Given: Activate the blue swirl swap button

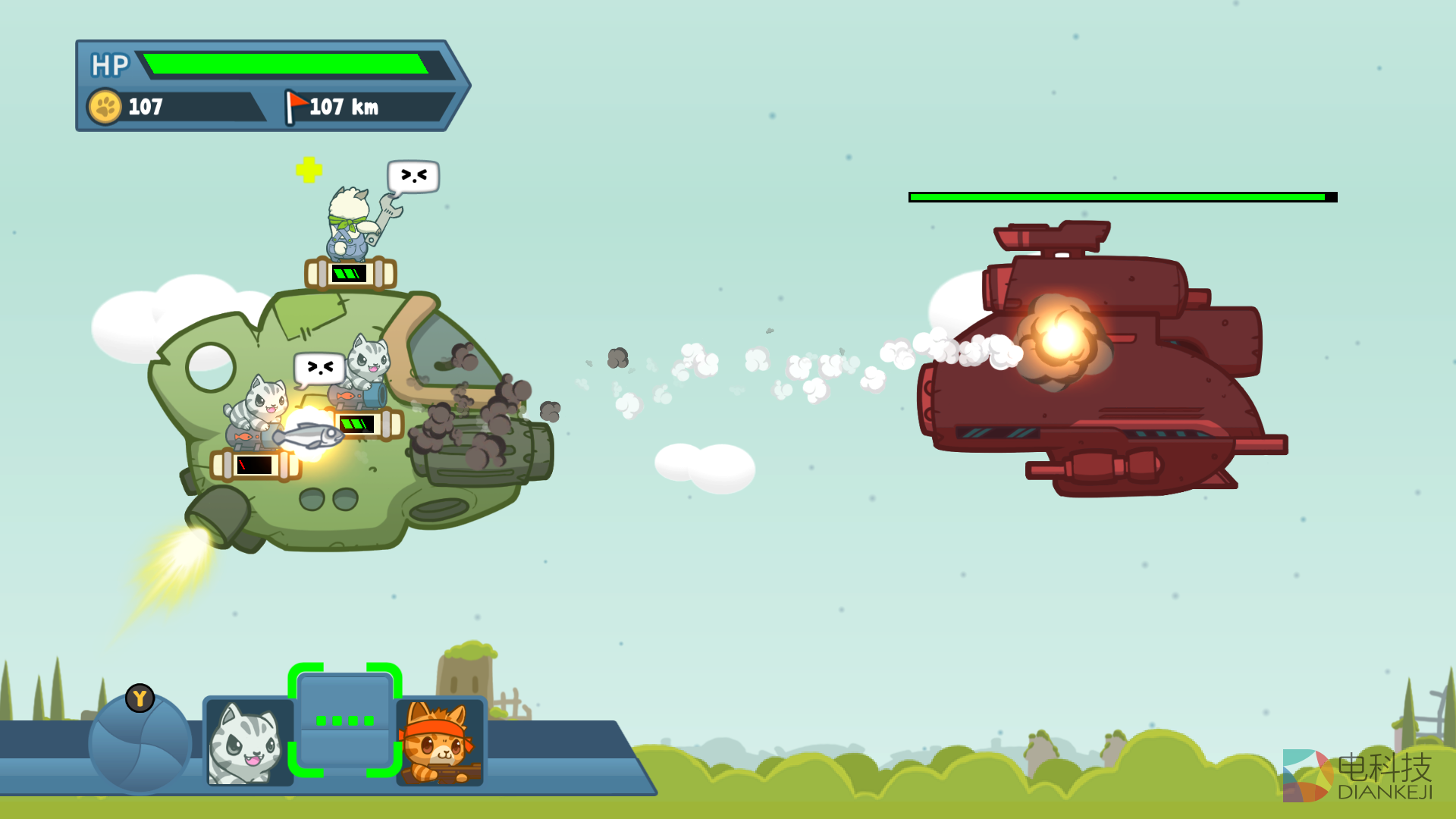Looking at the screenshot, I should click(x=140, y=743).
